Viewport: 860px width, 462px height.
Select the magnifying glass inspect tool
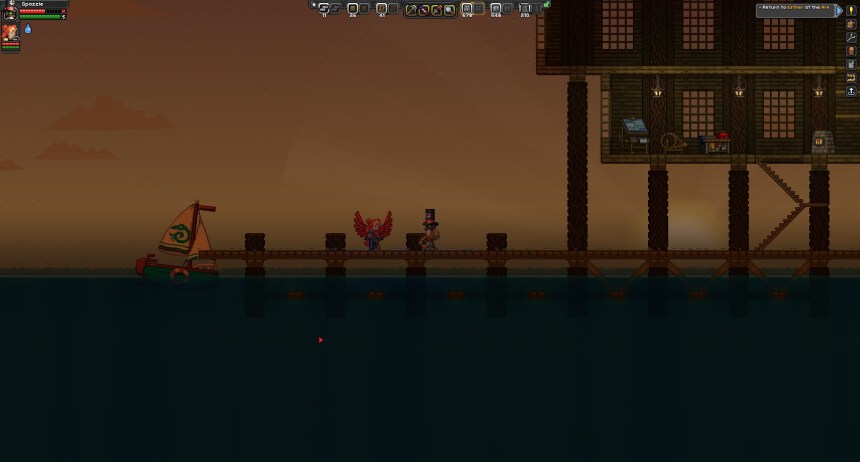coord(450,9)
